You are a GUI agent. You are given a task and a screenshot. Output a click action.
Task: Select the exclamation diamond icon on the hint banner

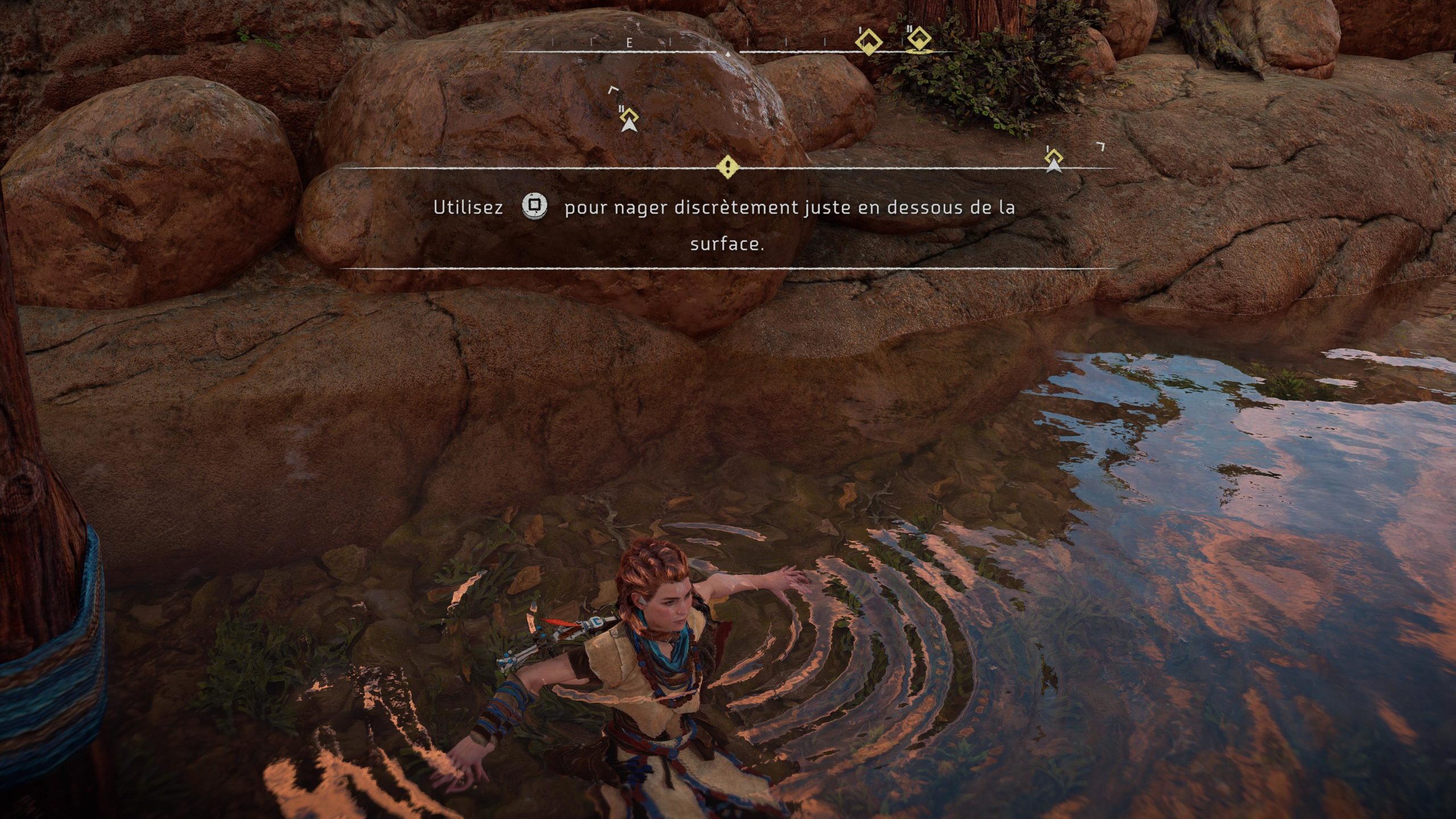tap(727, 167)
